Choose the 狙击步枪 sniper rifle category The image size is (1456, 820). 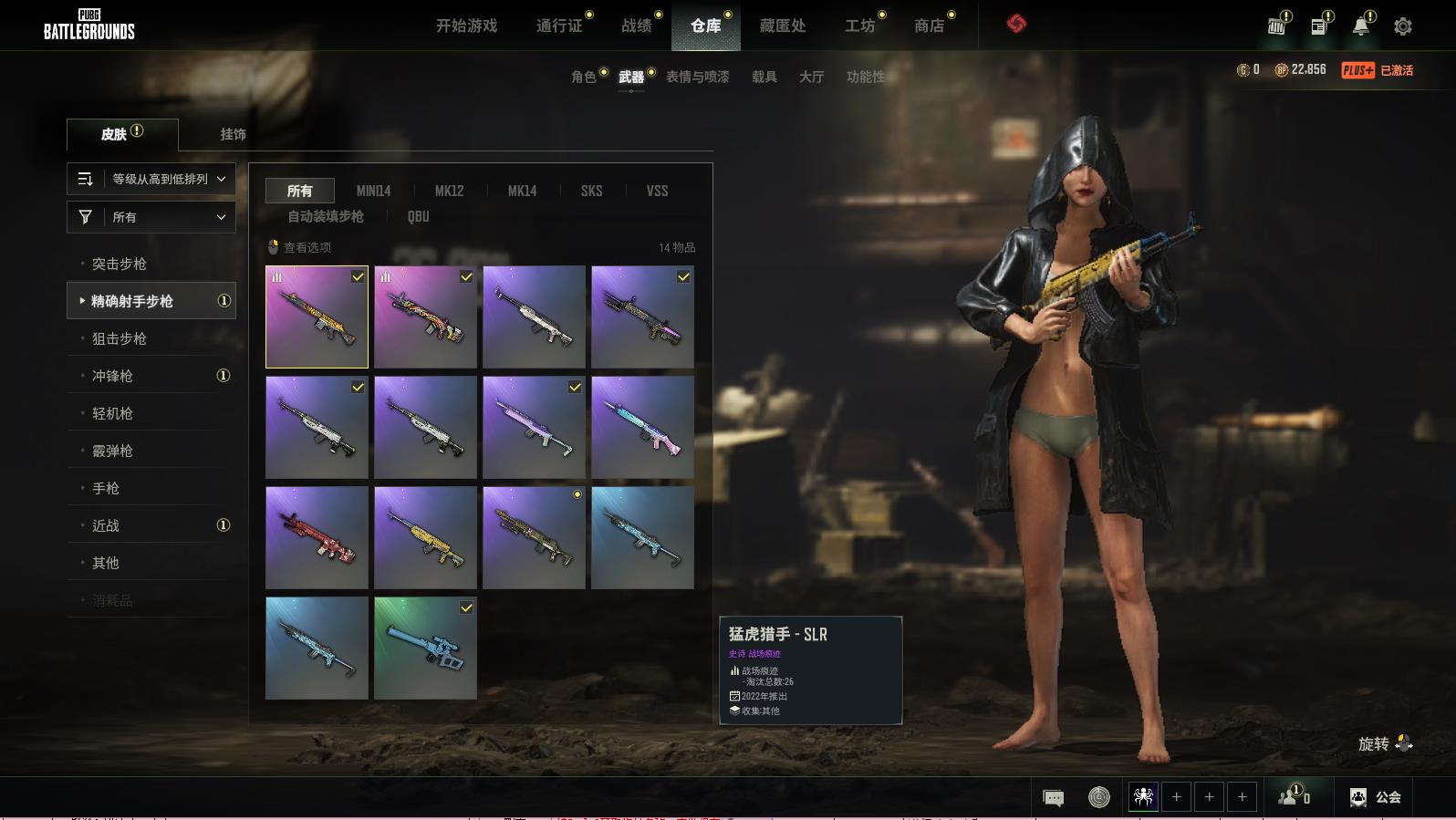[x=120, y=338]
